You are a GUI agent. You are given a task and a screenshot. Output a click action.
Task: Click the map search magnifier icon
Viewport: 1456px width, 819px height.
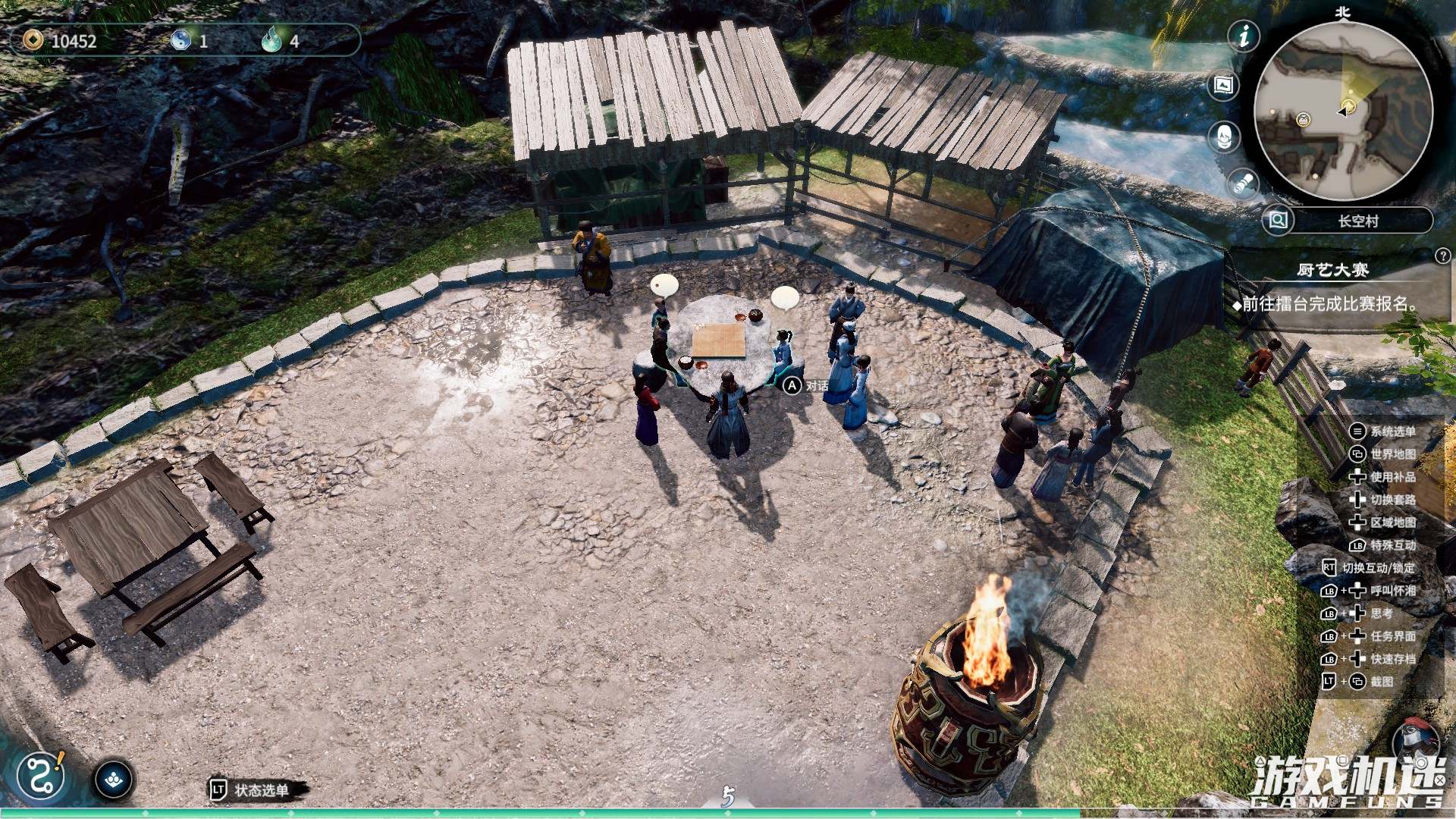pos(1278,221)
